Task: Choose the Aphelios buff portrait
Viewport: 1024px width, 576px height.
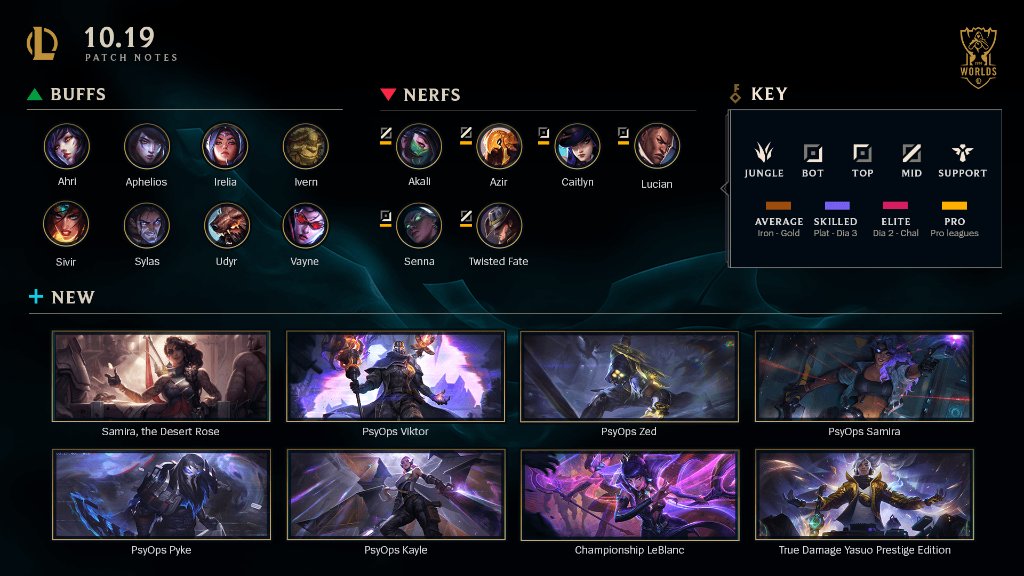Action: [147, 146]
